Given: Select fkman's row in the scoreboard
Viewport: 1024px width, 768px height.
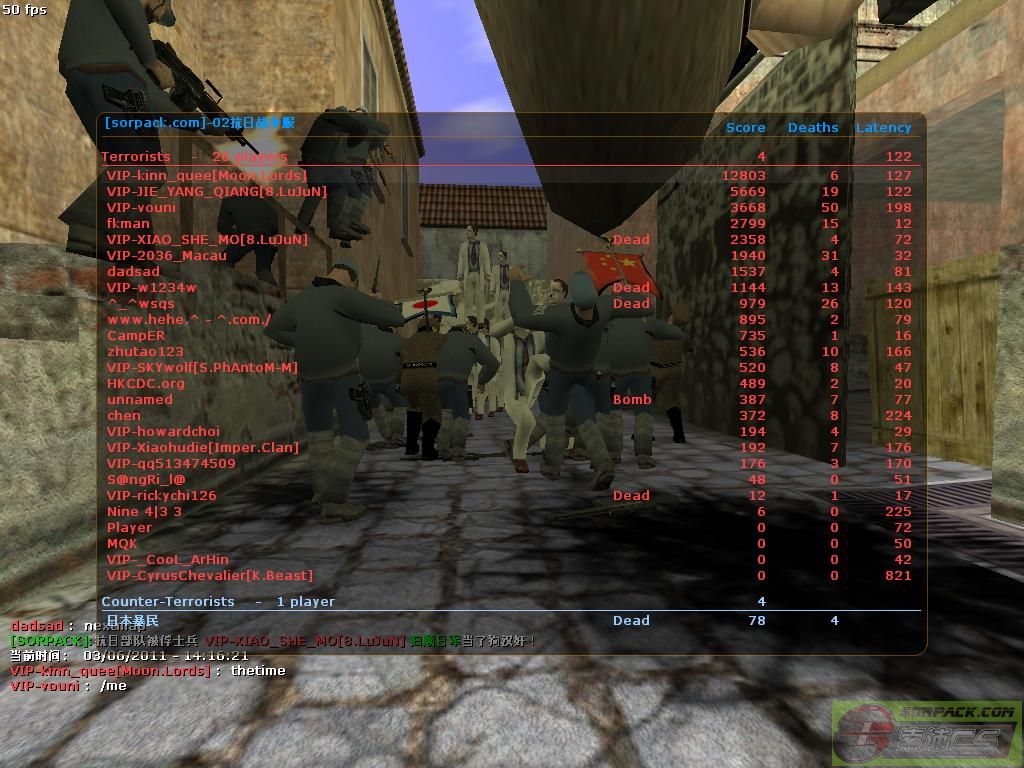Looking at the screenshot, I should click(x=129, y=224).
